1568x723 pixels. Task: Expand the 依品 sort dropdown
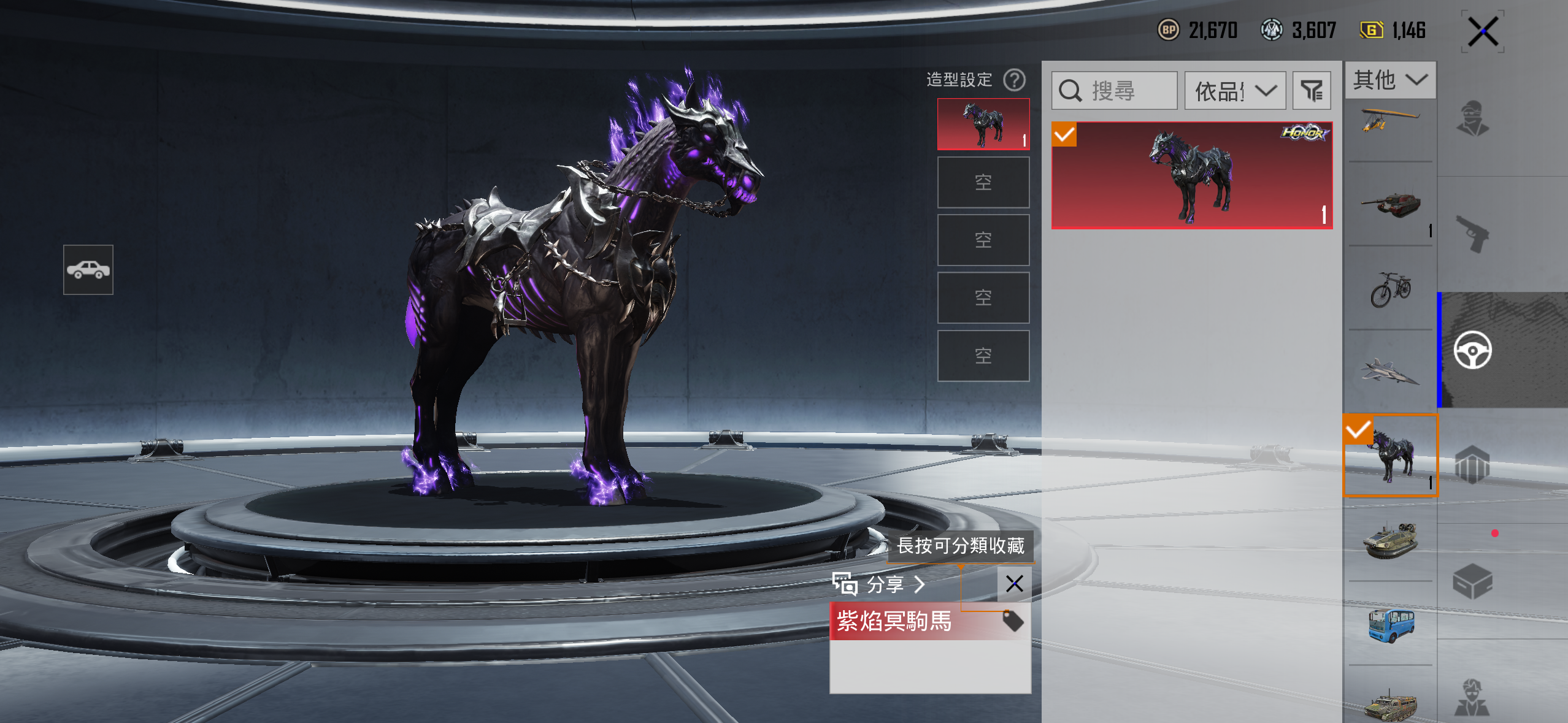(1234, 91)
